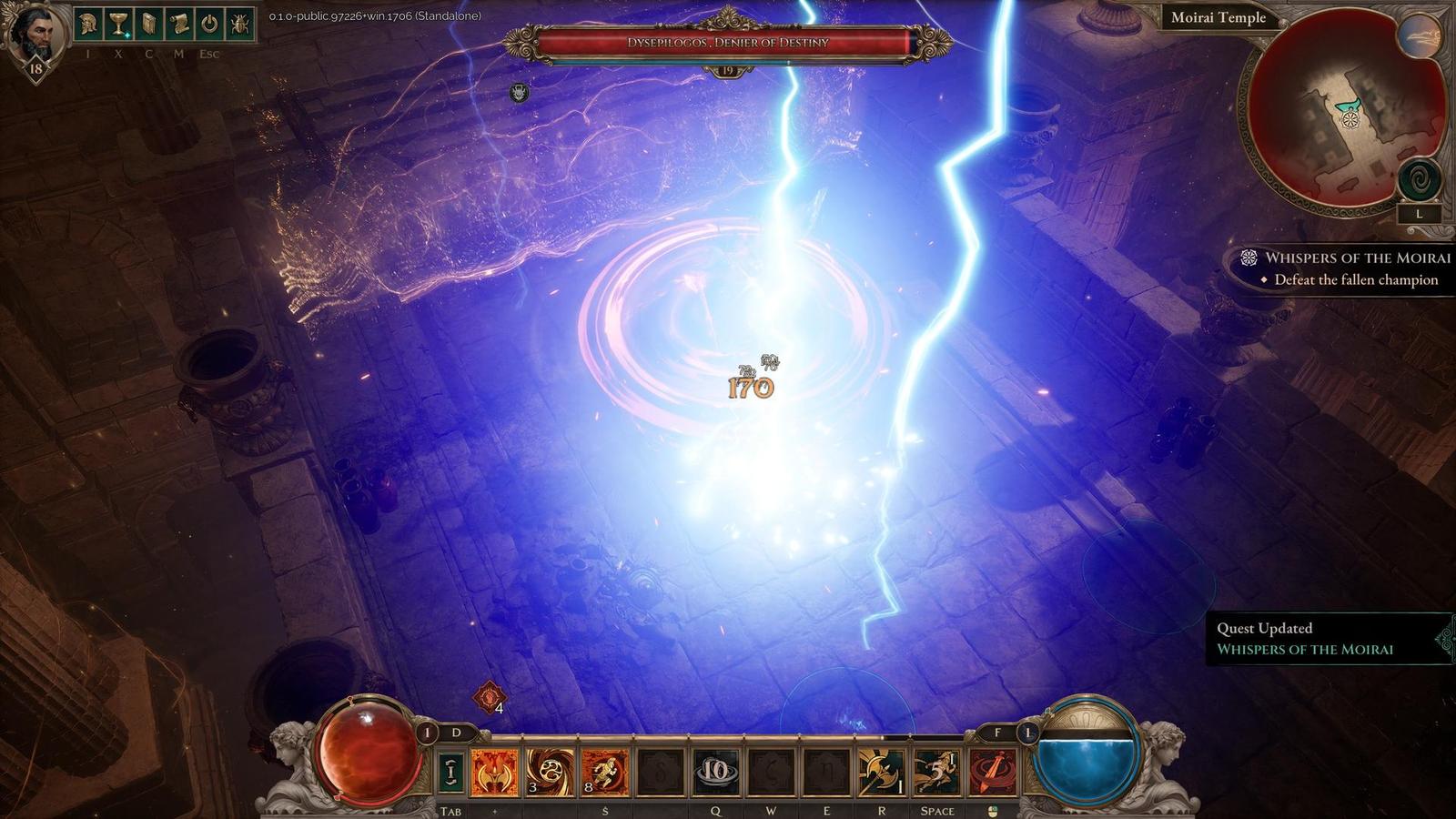The image size is (1456, 819).
Task: Trigger the golden battle-axe skill
Action: [x=882, y=773]
